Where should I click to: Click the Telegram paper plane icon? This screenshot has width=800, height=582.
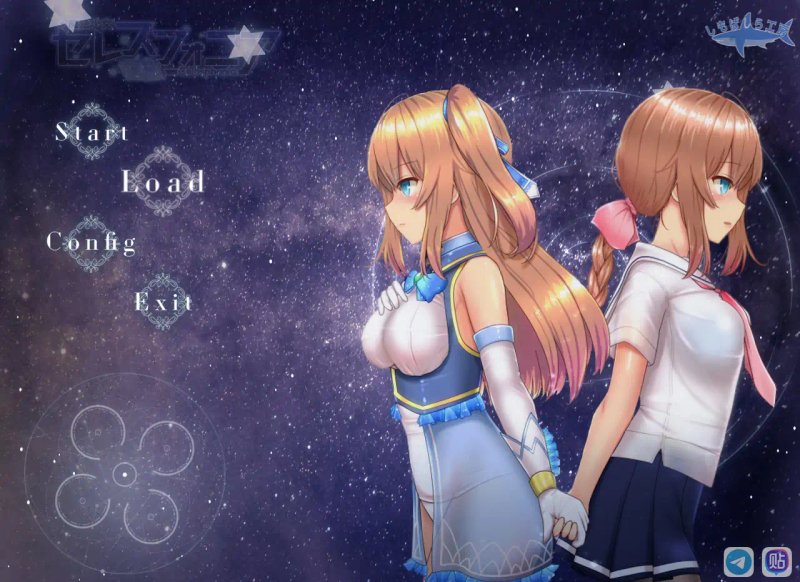point(740,561)
